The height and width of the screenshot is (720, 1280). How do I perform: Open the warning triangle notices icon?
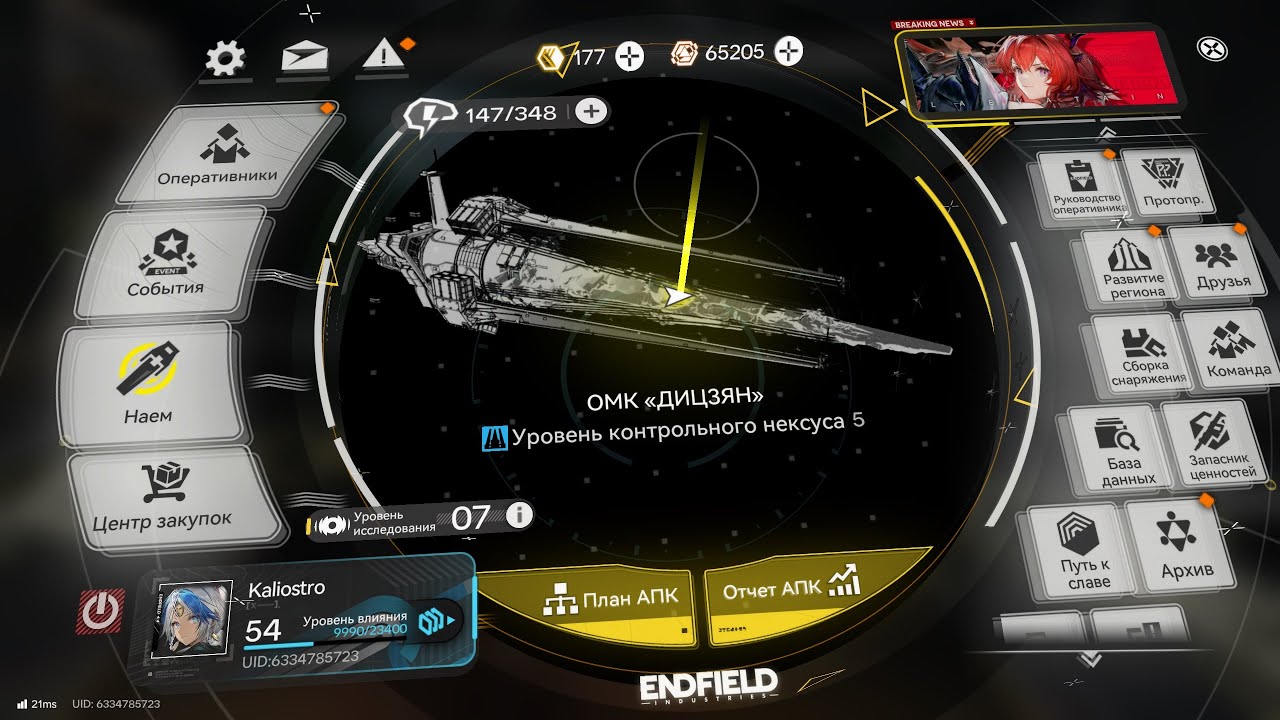pos(380,57)
